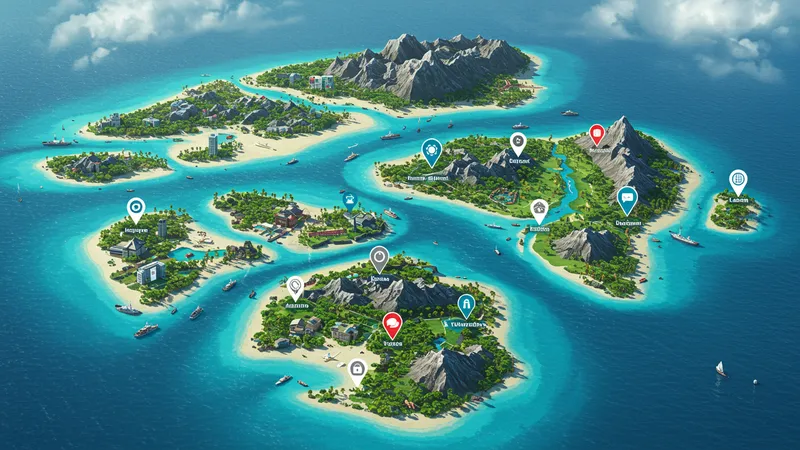Select the white pin with teal ring icon
The width and height of the screenshot is (800, 450).
click(135, 208)
